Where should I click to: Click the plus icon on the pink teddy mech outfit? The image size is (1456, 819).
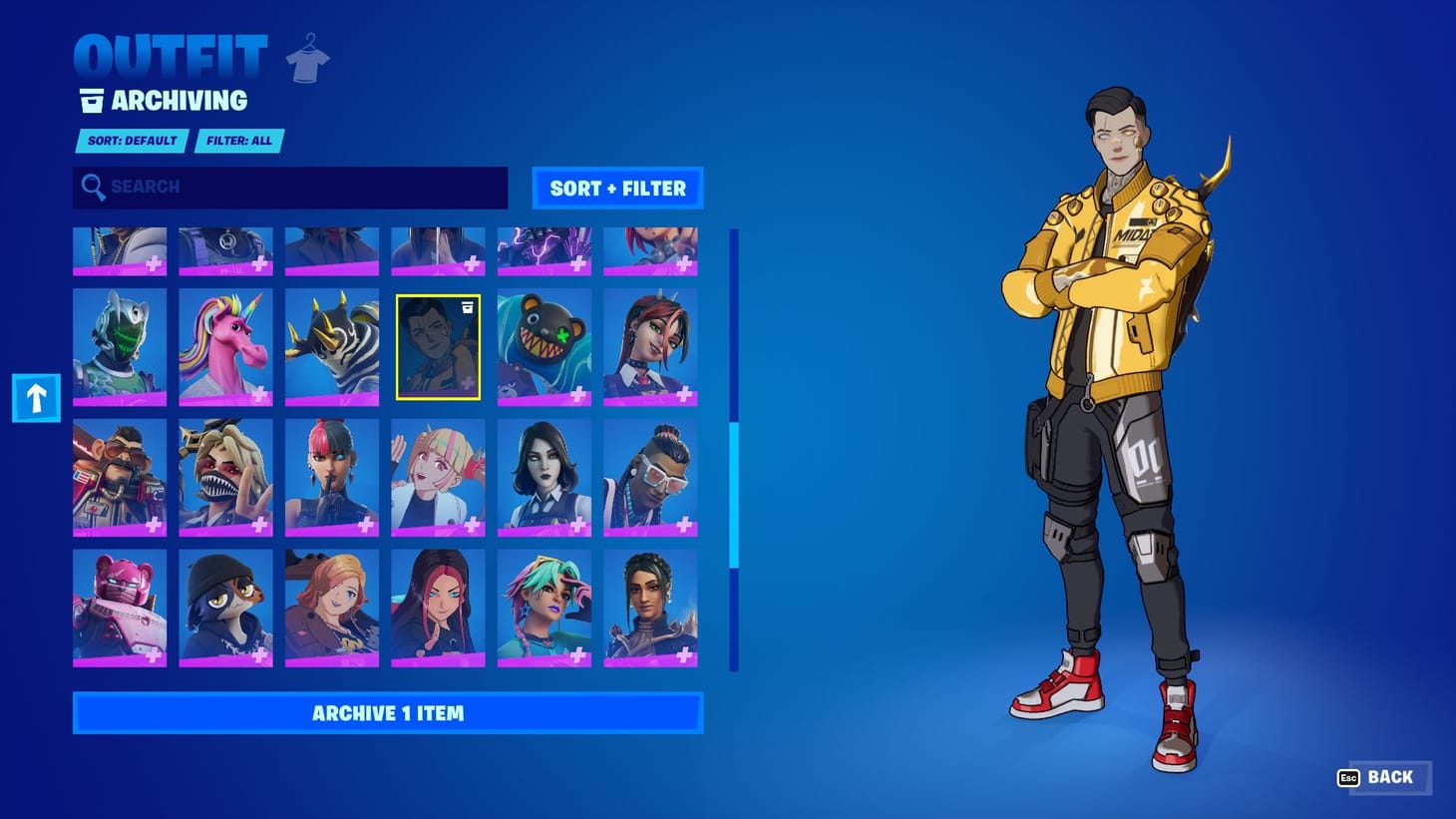coord(155,653)
